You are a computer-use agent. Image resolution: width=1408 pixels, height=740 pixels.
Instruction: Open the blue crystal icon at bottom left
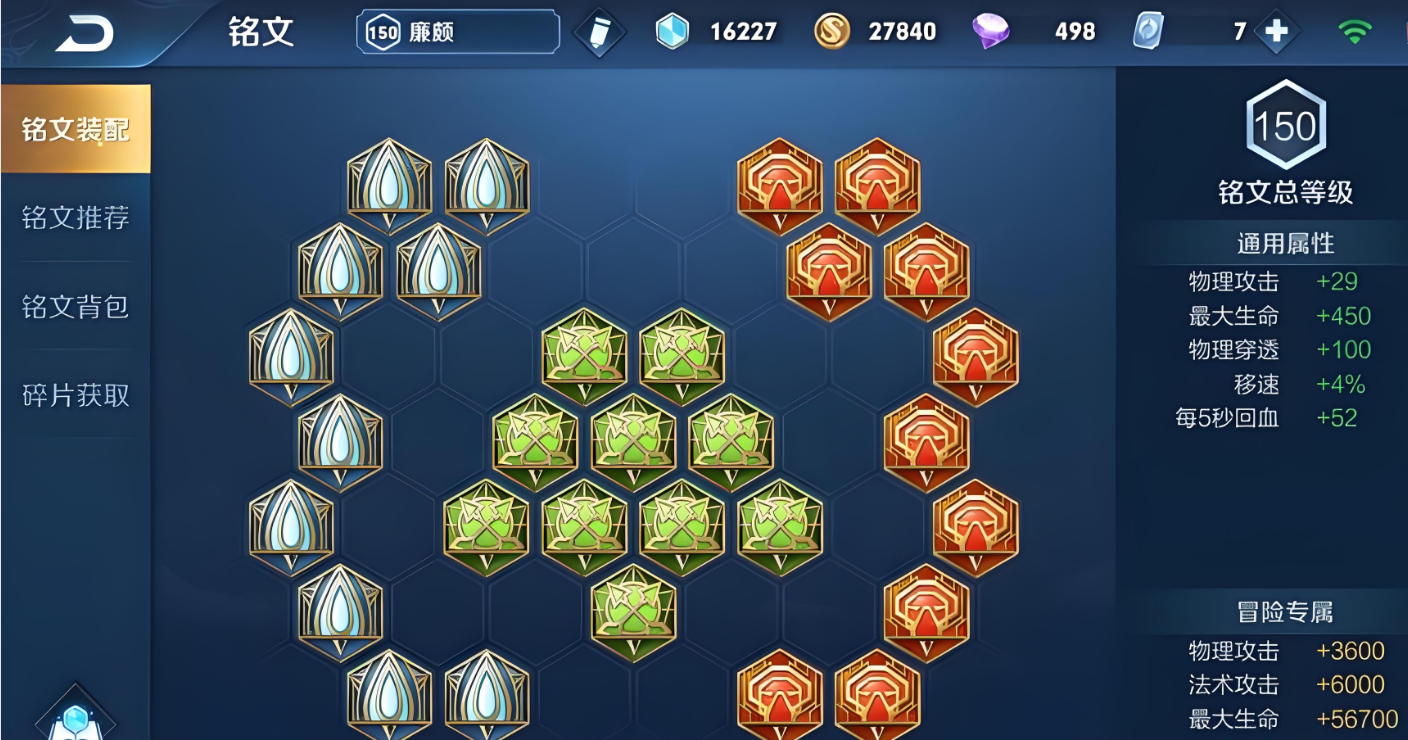pos(76,718)
